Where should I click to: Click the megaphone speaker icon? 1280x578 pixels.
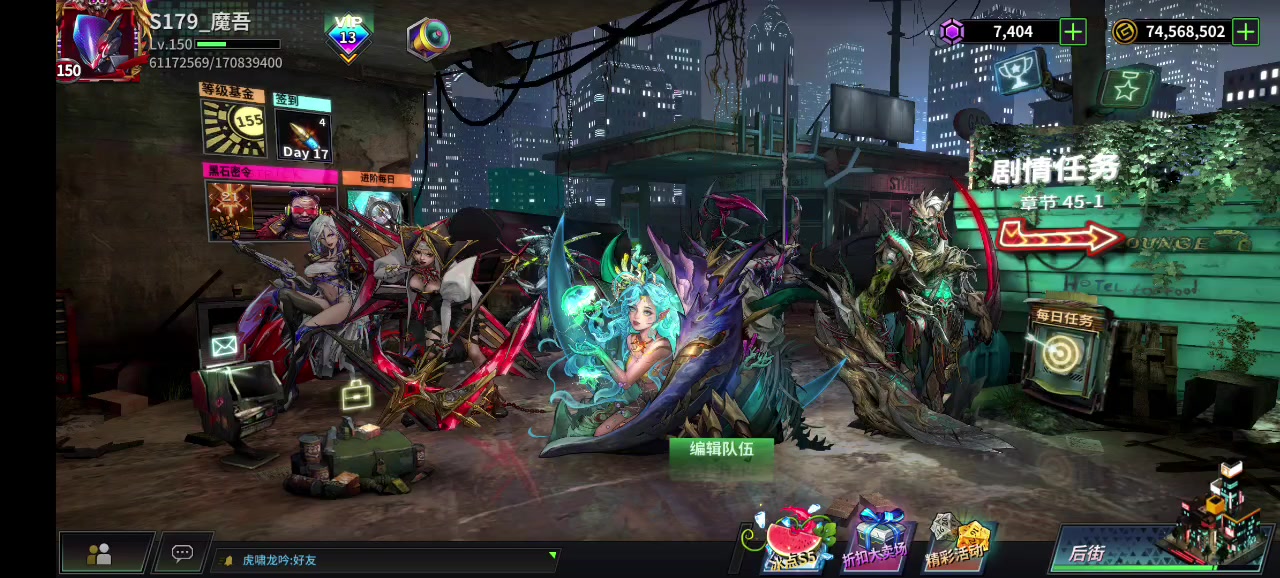click(428, 38)
